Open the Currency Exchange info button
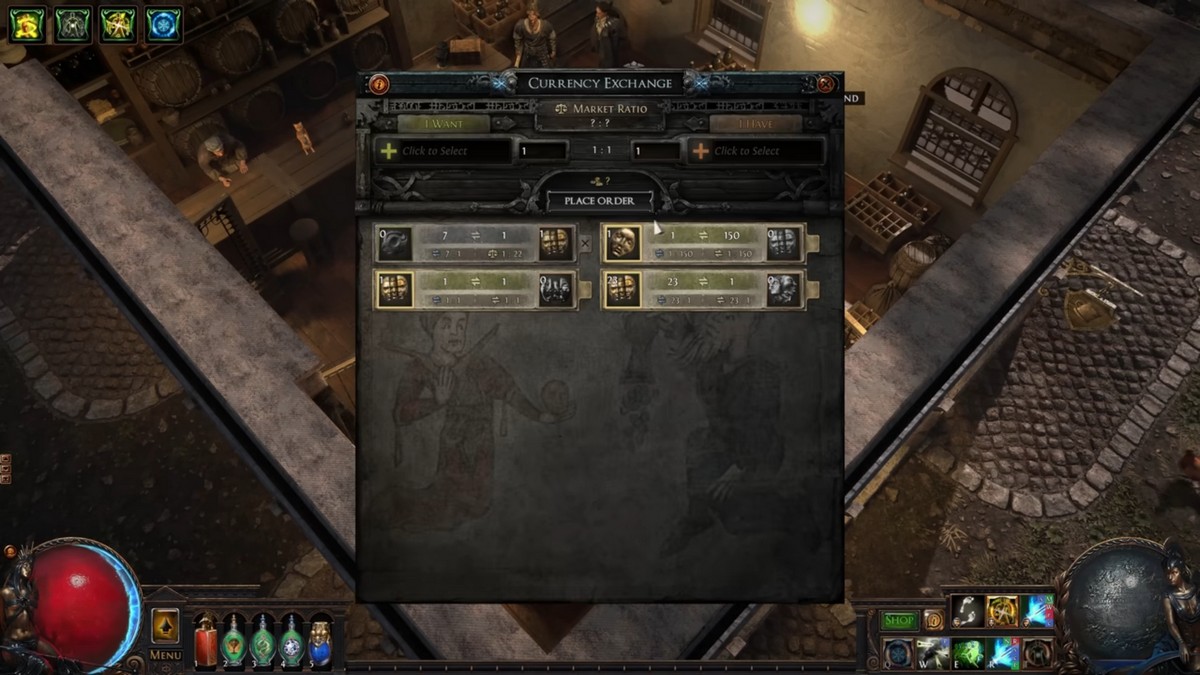Viewport: 1200px width, 675px height. tap(379, 84)
